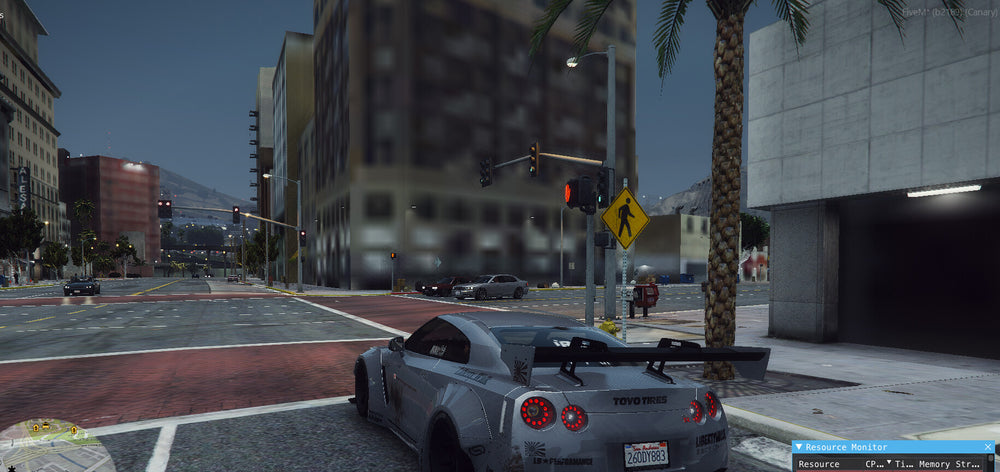
Task: Close the Resource Monitor window
Action: pos(989,448)
